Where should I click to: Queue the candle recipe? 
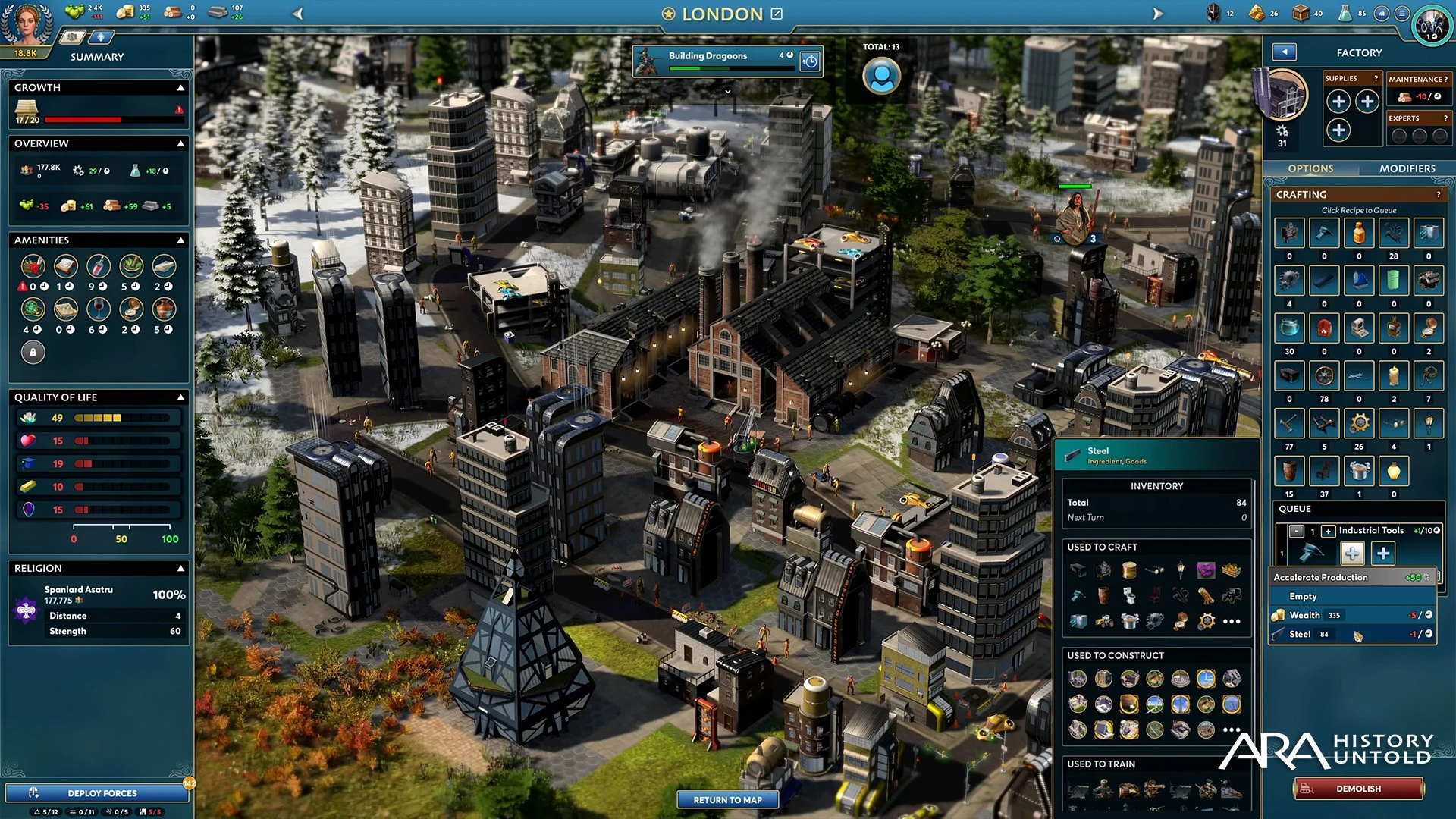pyautogui.click(x=1393, y=376)
